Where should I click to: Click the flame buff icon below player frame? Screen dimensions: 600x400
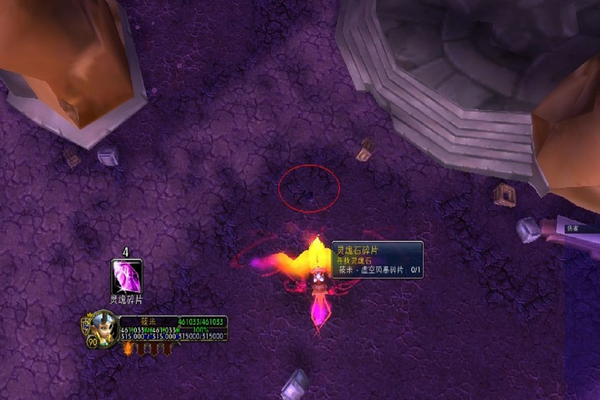(x=128, y=348)
